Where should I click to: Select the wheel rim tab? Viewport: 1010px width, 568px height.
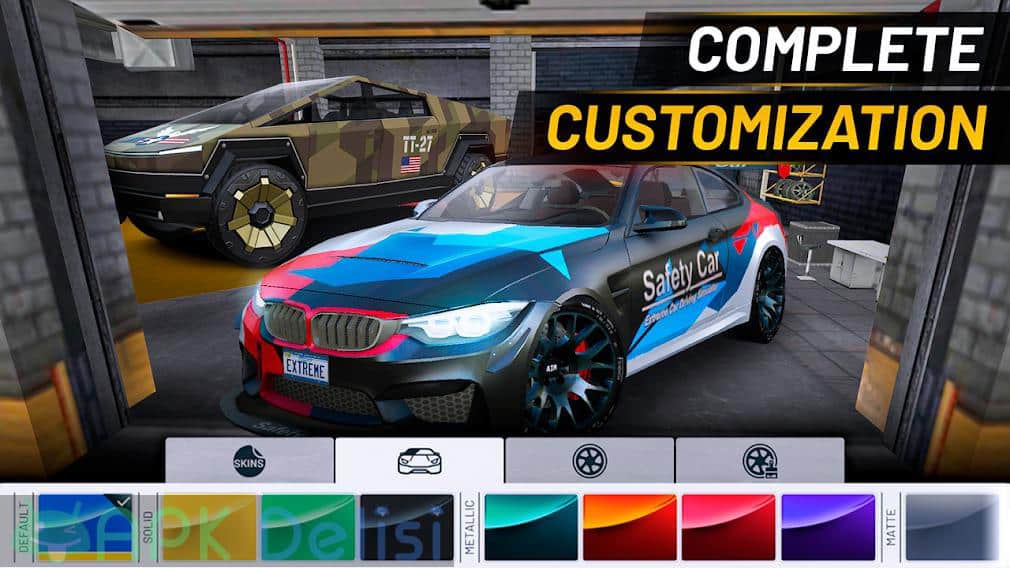tap(589, 460)
